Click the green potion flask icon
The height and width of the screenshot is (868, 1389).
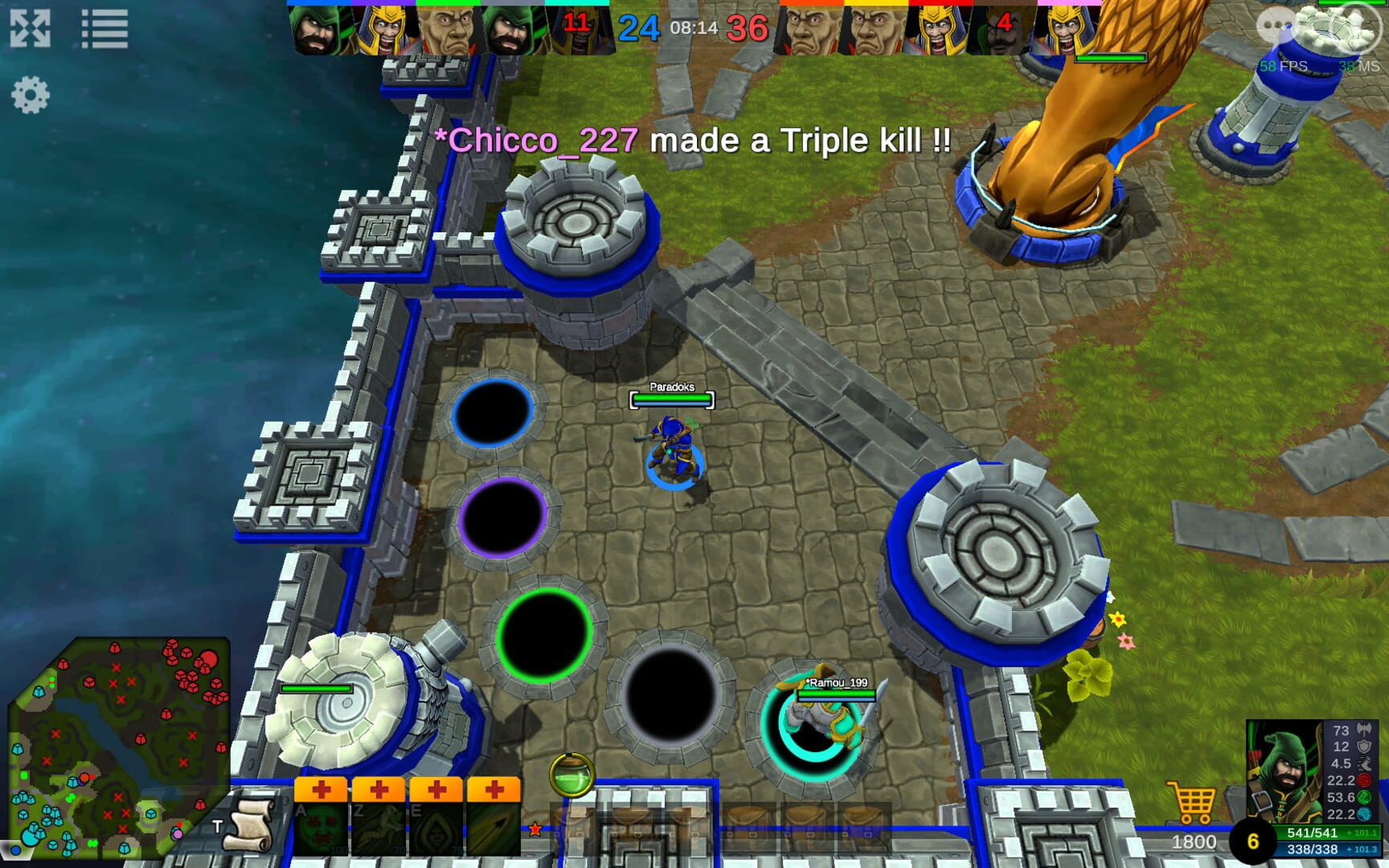573,776
